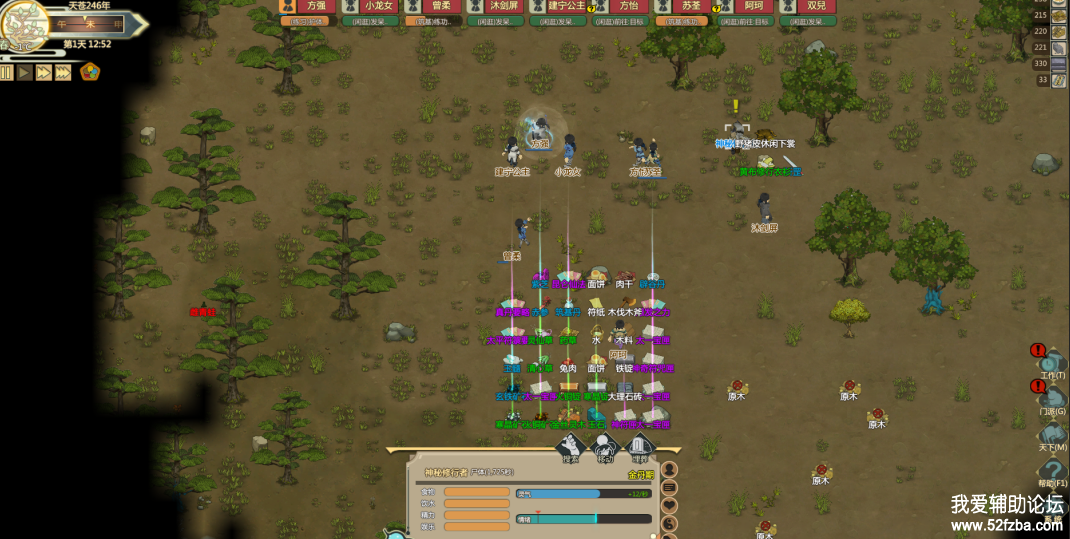The image size is (1070, 539).
Task: Choose disciple 曾柔 from the top bar
Action: coord(433,6)
